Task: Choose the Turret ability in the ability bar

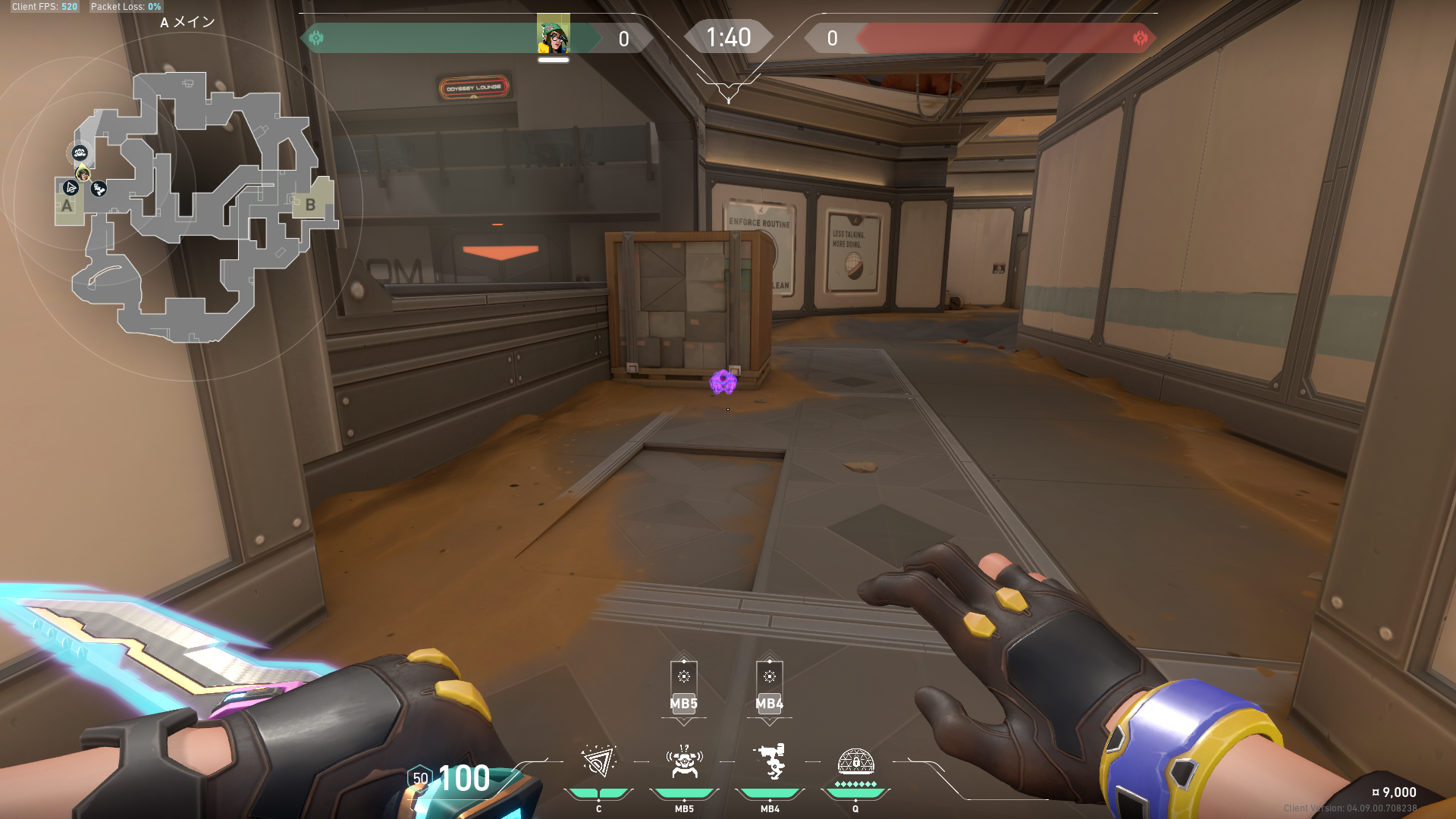Action: pyautogui.click(x=770, y=762)
